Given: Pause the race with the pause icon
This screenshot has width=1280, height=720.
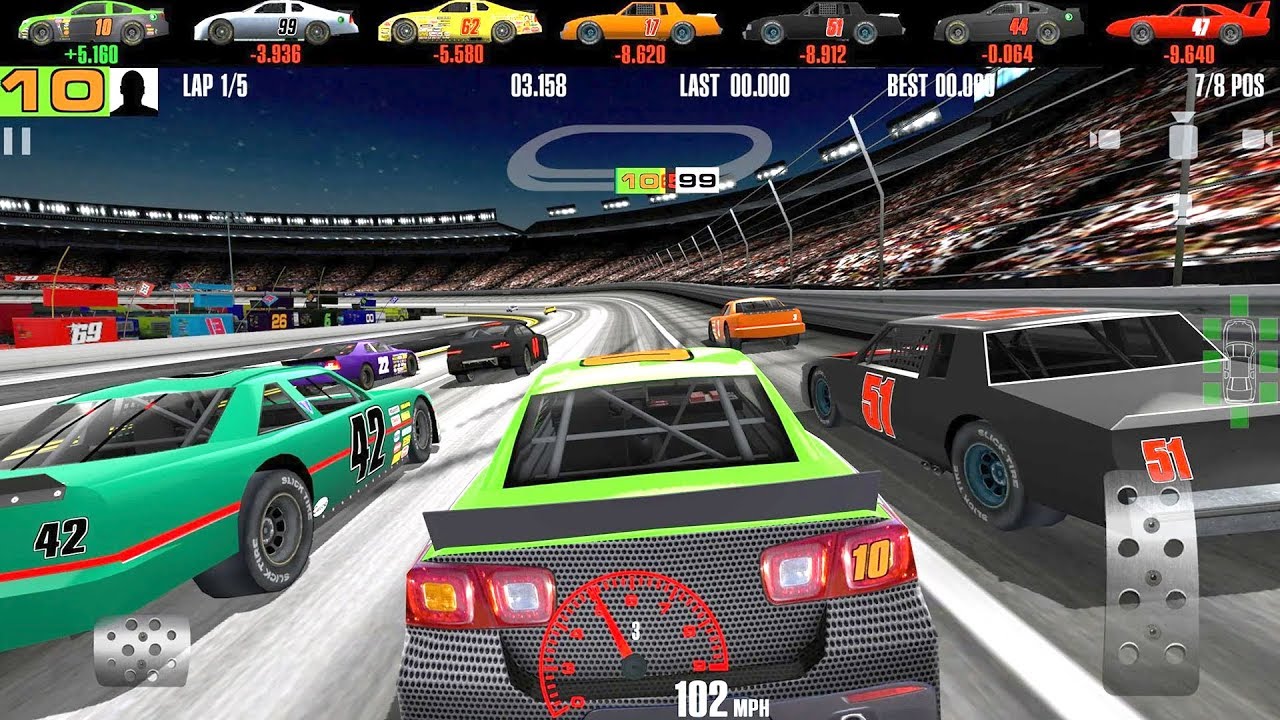Looking at the screenshot, I should tap(17, 140).
